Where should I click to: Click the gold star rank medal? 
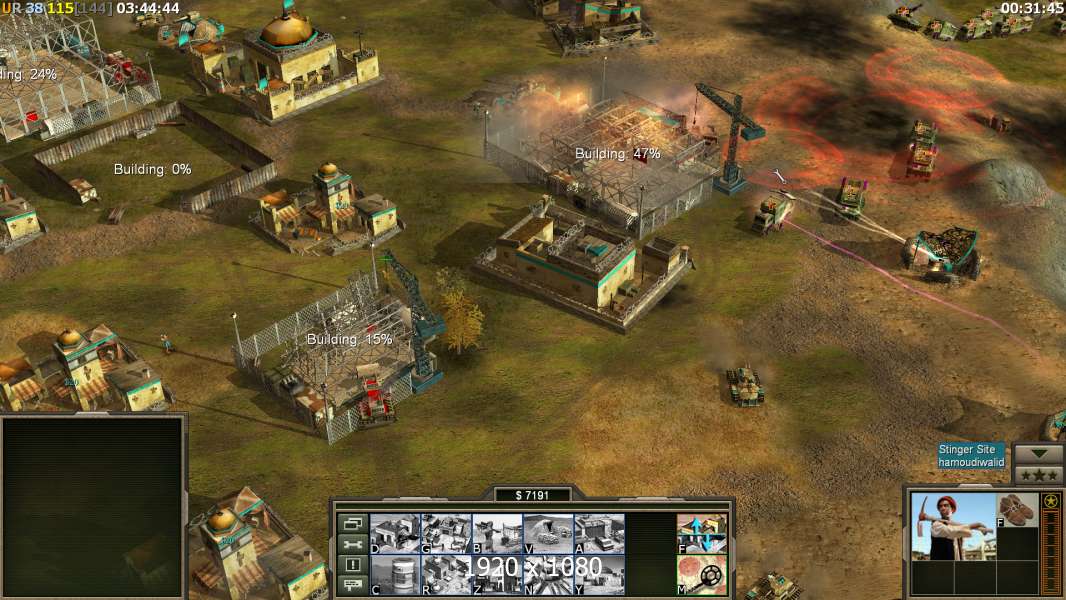tap(1051, 501)
